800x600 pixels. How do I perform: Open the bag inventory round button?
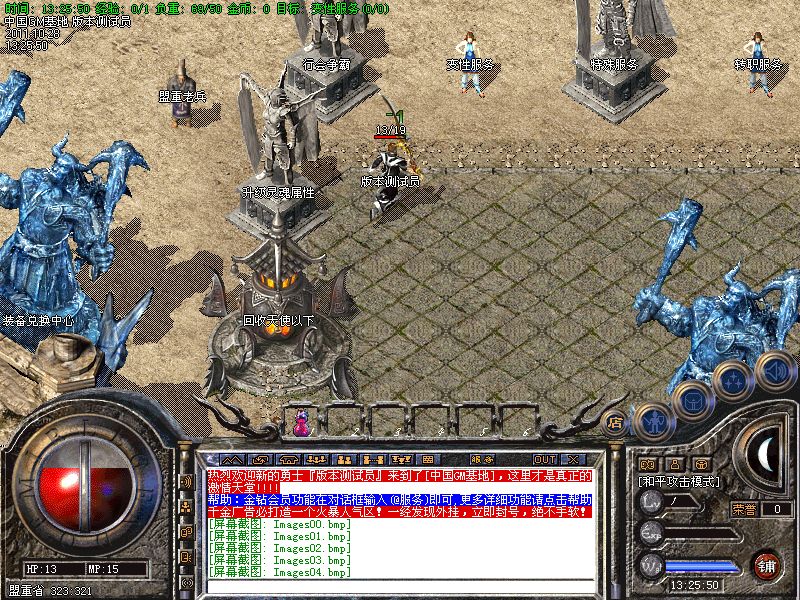coord(692,401)
